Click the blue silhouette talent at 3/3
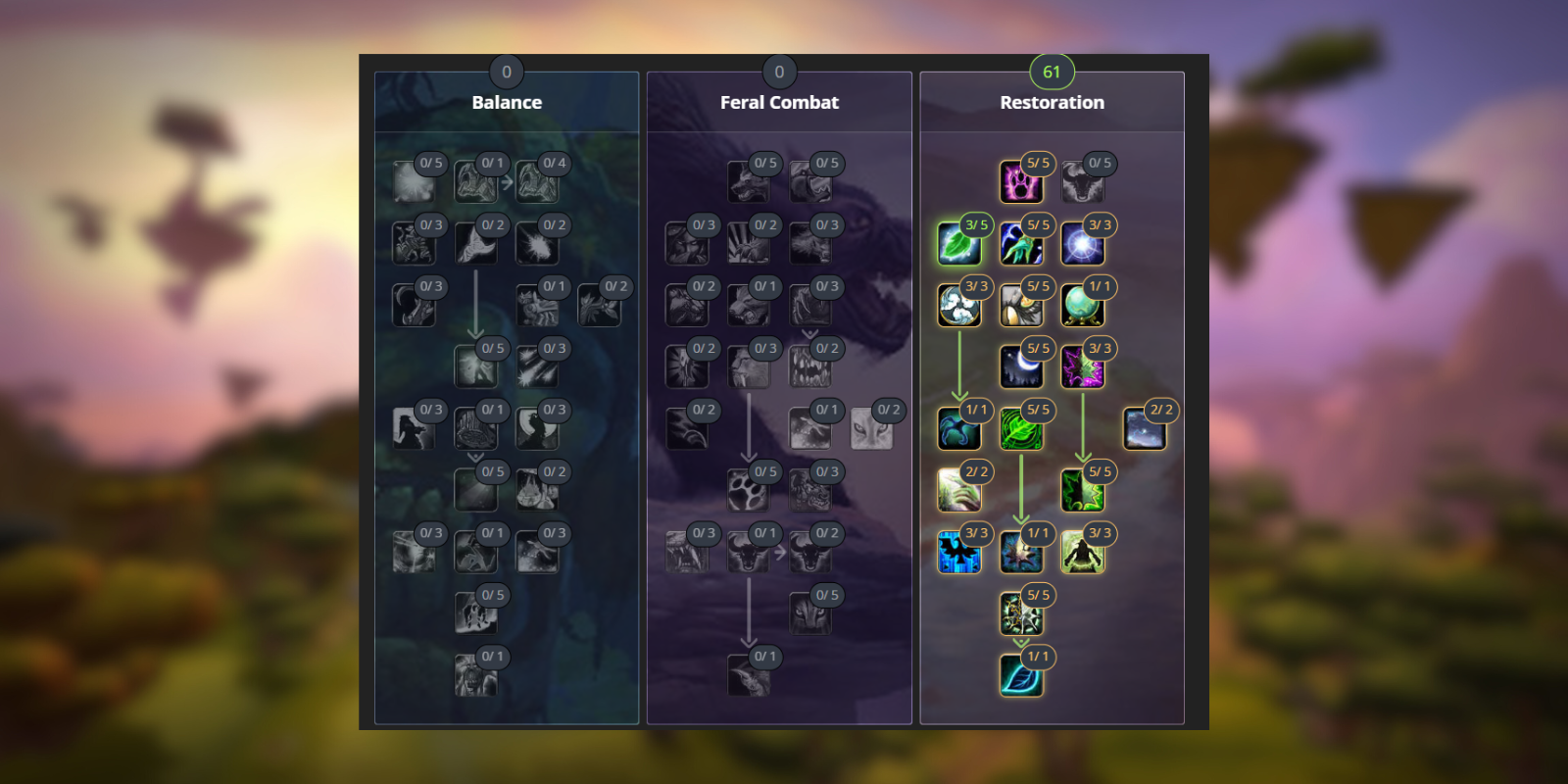The image size is (1568, 784). [x=958, y=553]
